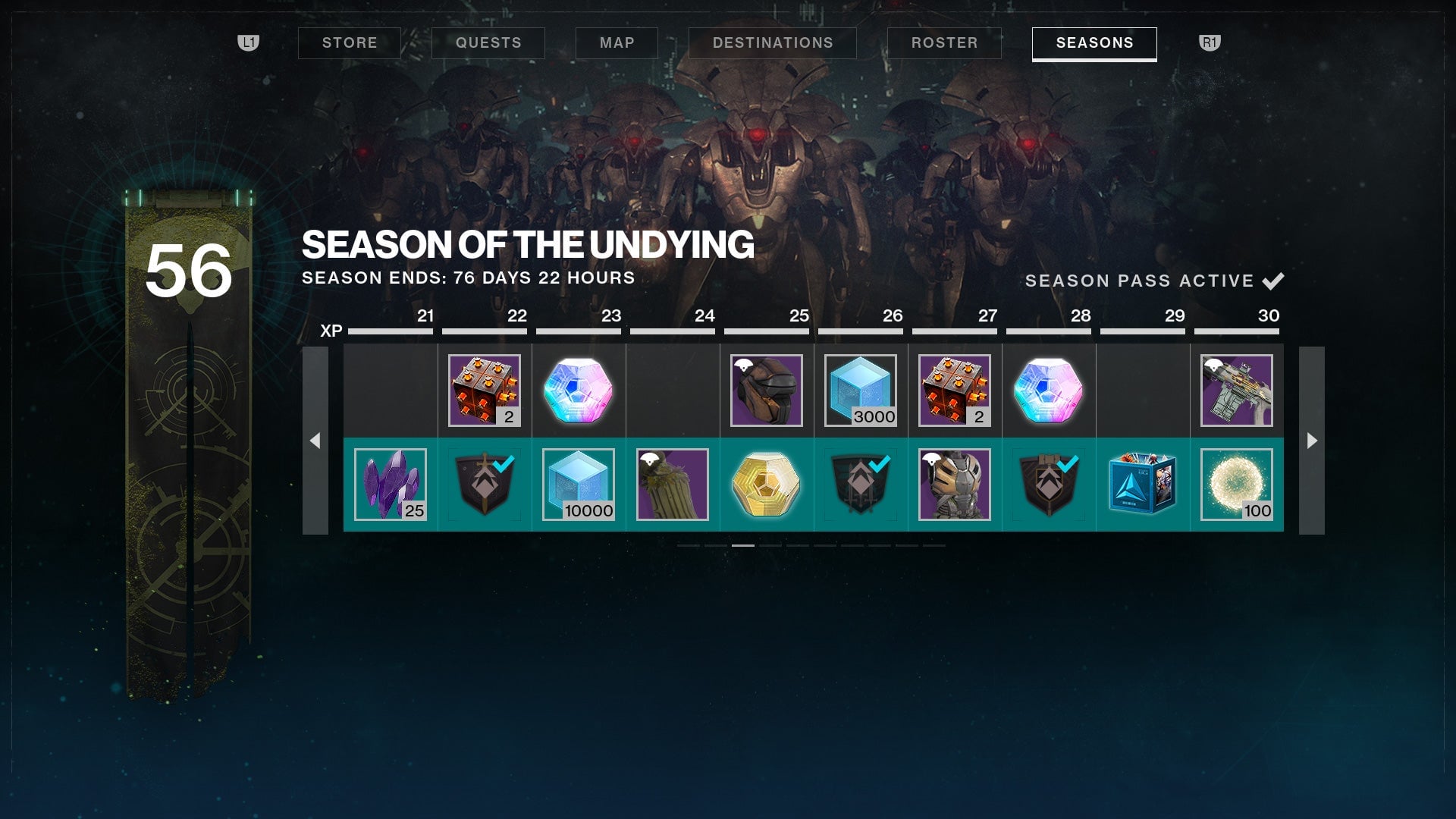
Task: Select the purple shards reward below rank 21
Action: pyautogui.click(x=391, y=485)
